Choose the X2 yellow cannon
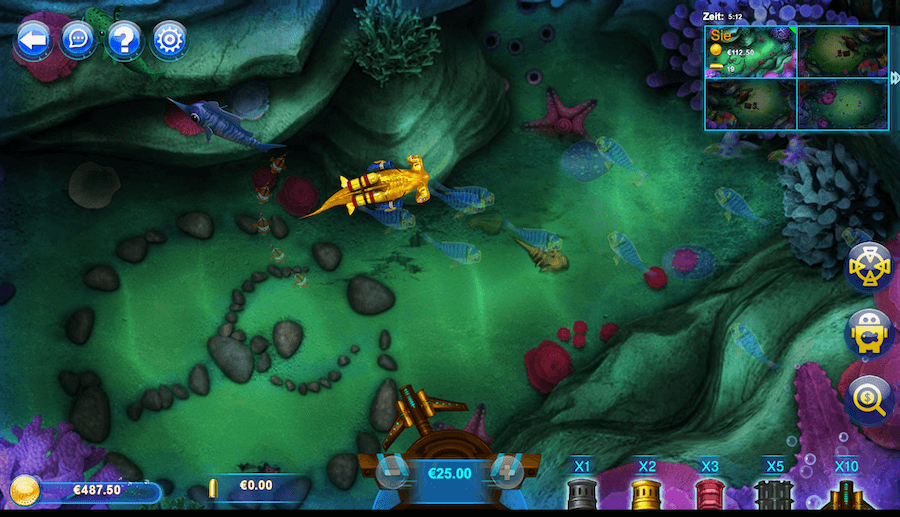 point(647,492)
